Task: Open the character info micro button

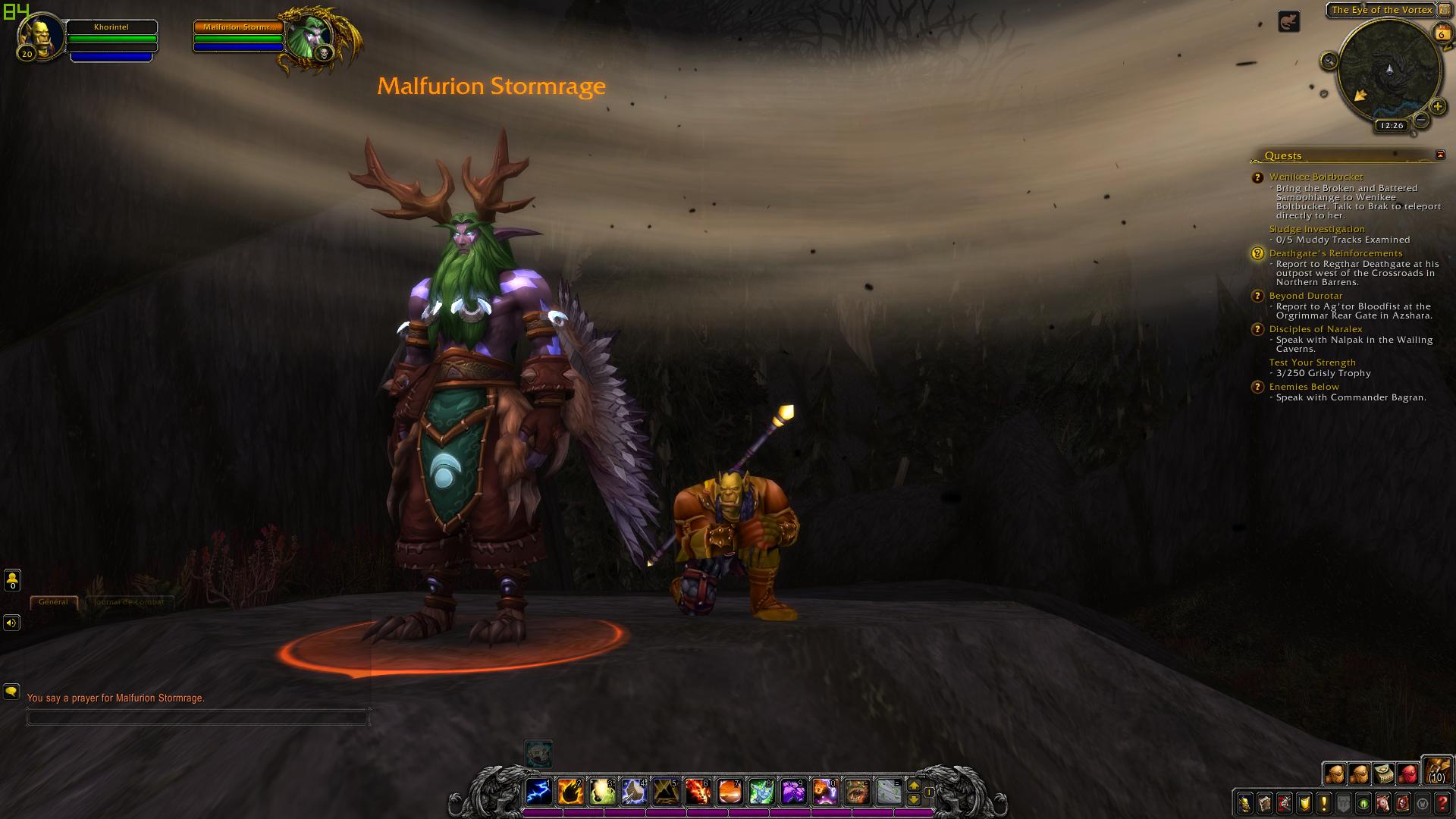Action: click(1245, 803)
